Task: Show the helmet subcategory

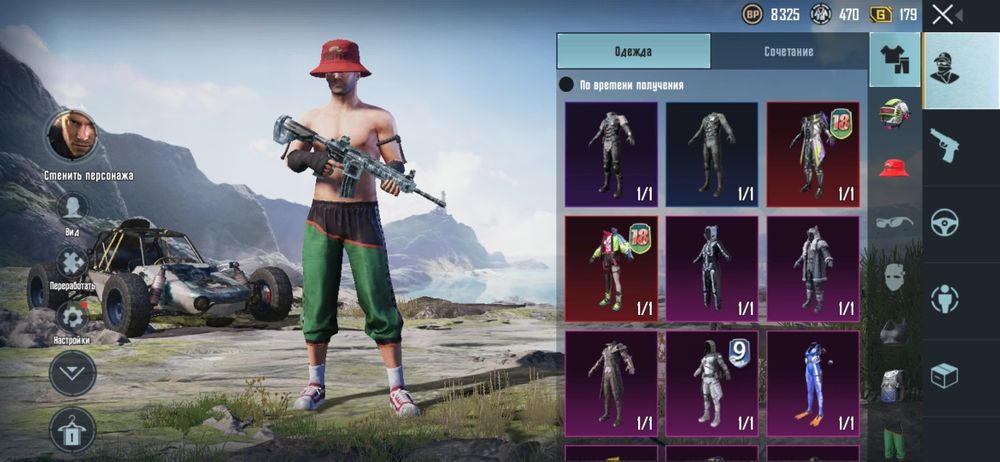Action: (894, 114)
